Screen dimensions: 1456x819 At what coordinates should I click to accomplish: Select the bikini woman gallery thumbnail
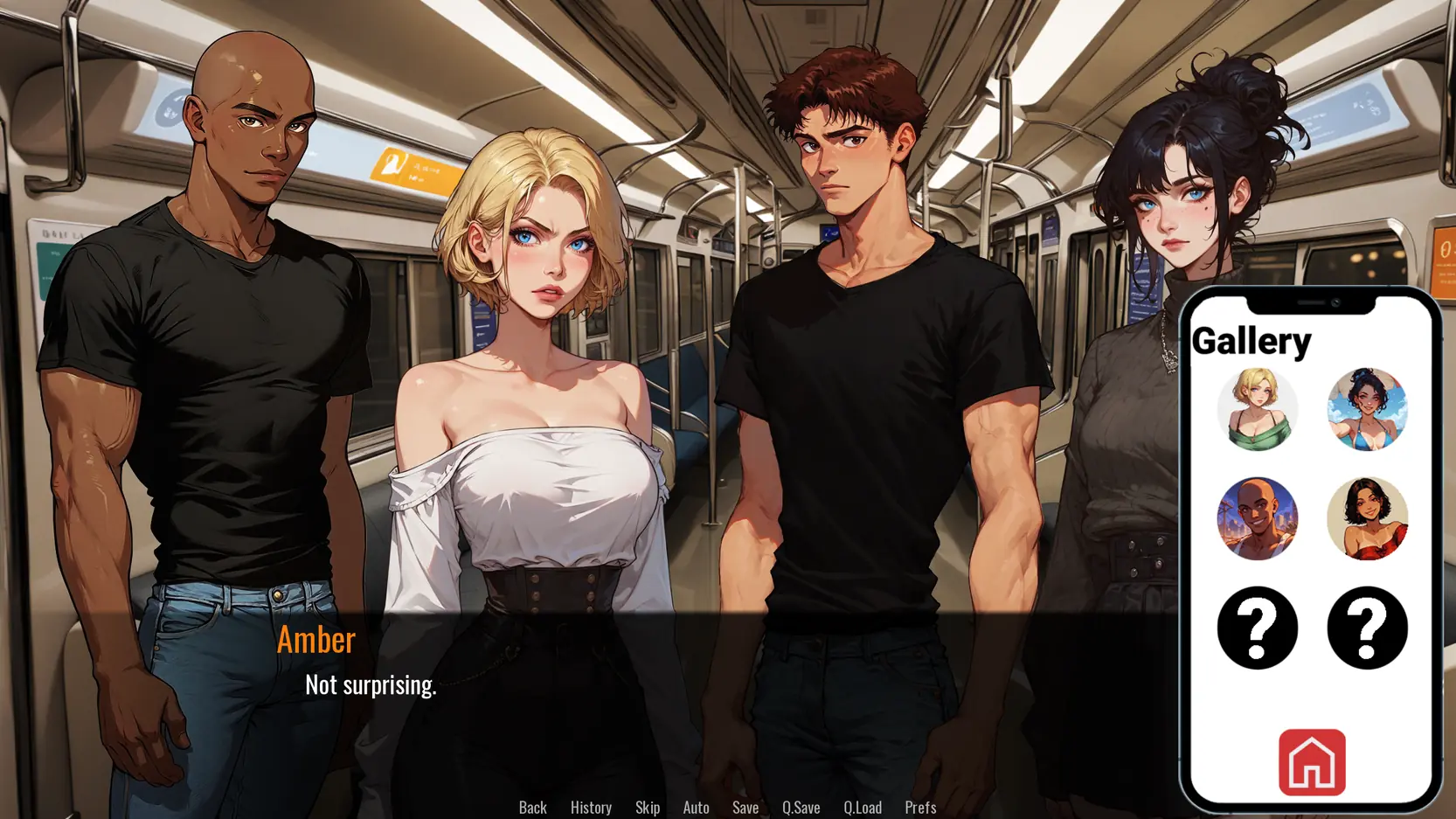(1367, 409)
